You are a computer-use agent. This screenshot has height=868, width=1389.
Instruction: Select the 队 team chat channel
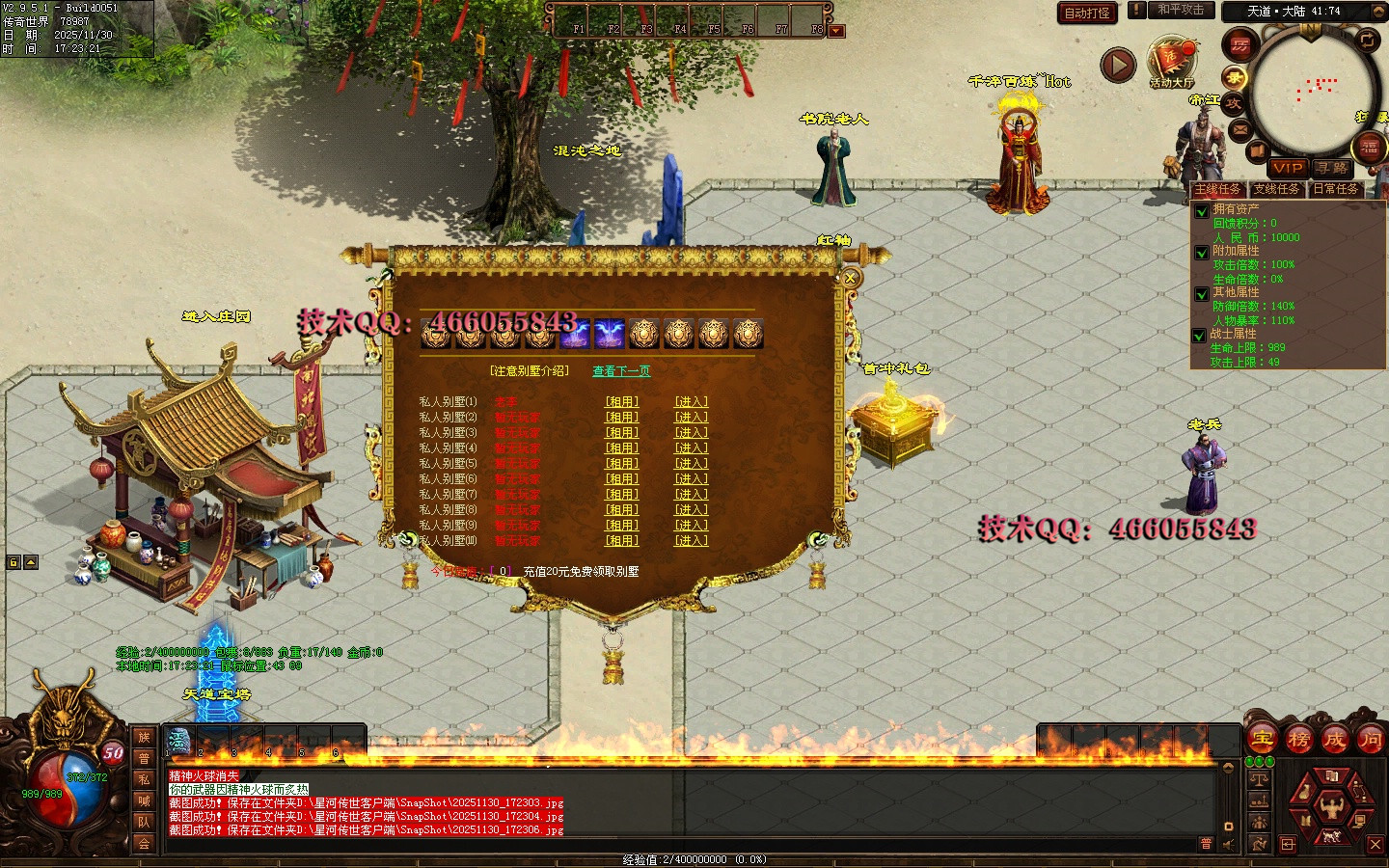click(x=144, y=822)
